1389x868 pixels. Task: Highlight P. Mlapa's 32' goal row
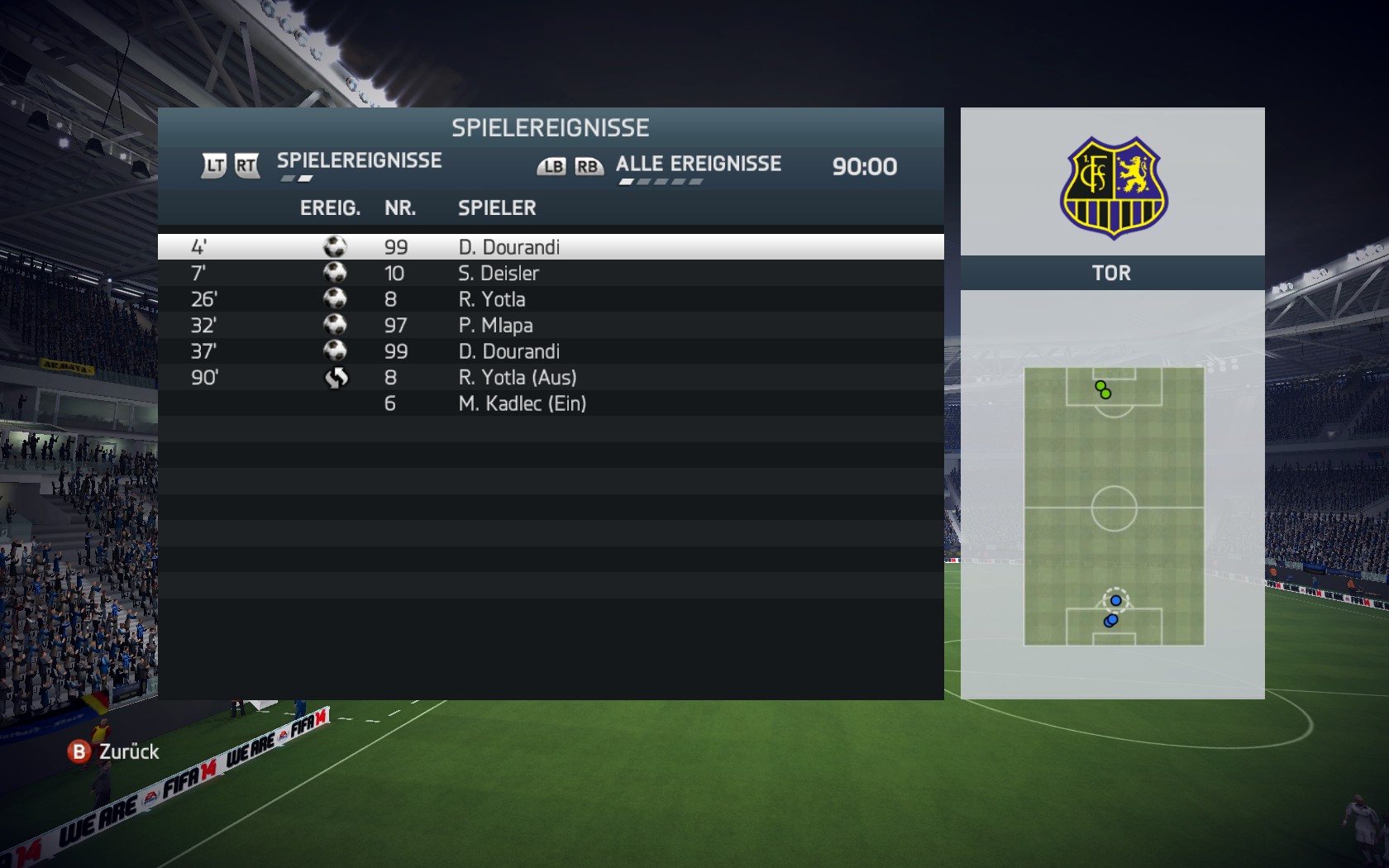click(x=550, y=326)
